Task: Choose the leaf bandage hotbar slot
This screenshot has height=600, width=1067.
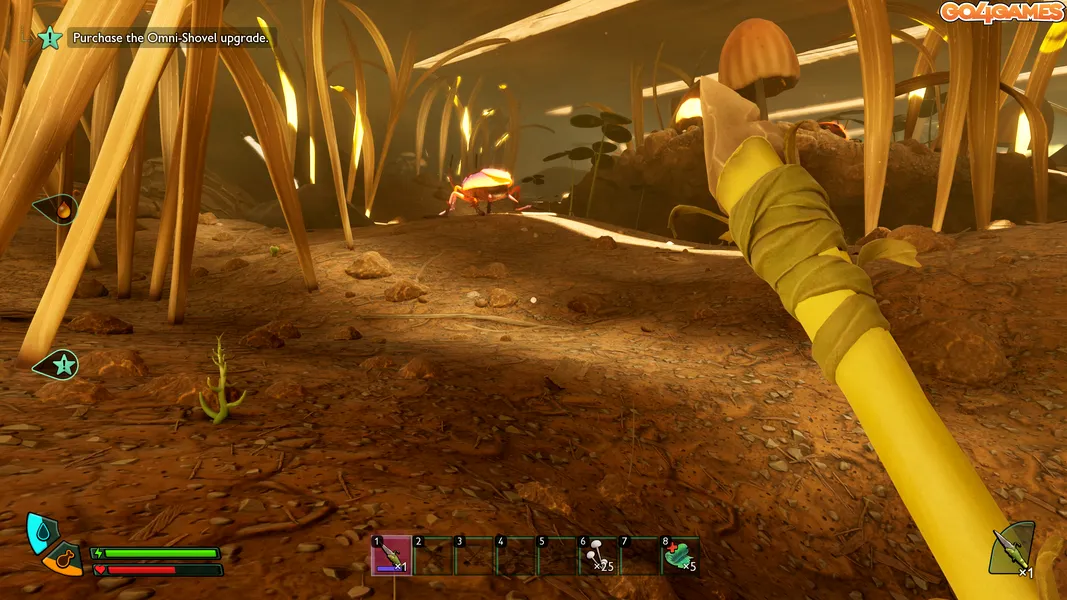Action: (680, 556)
